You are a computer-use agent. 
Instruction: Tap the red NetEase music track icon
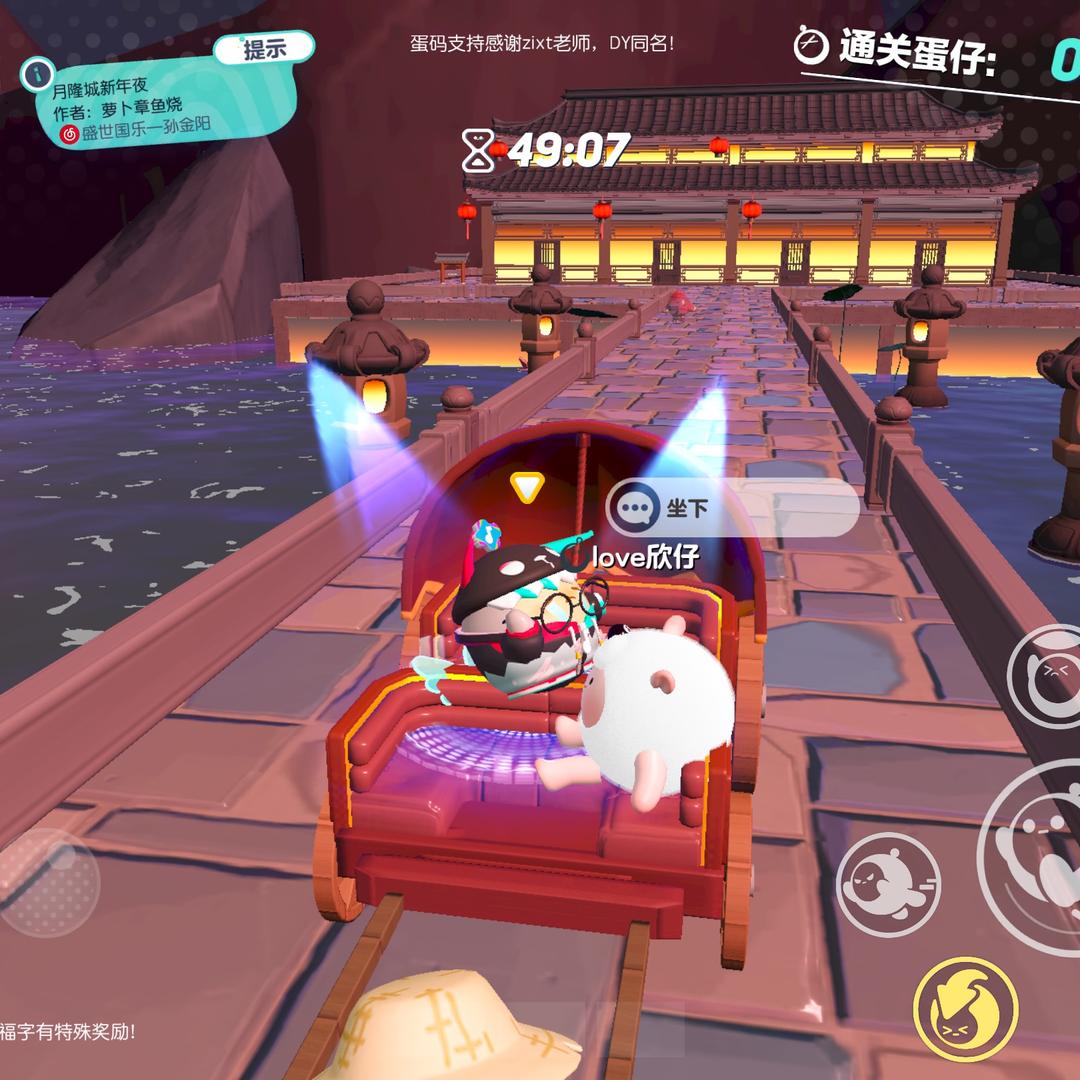(70, 133)
